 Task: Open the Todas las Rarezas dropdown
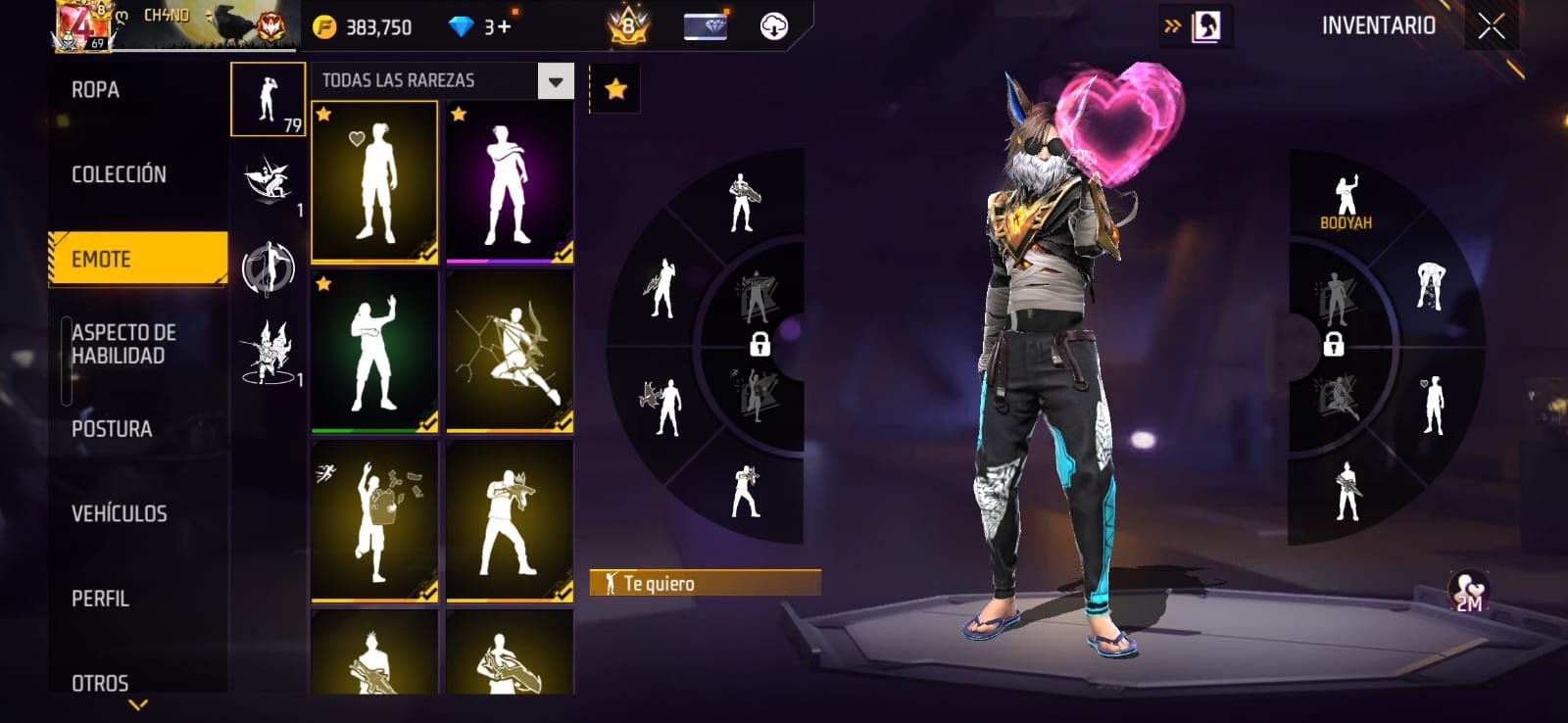coord(556,81)
